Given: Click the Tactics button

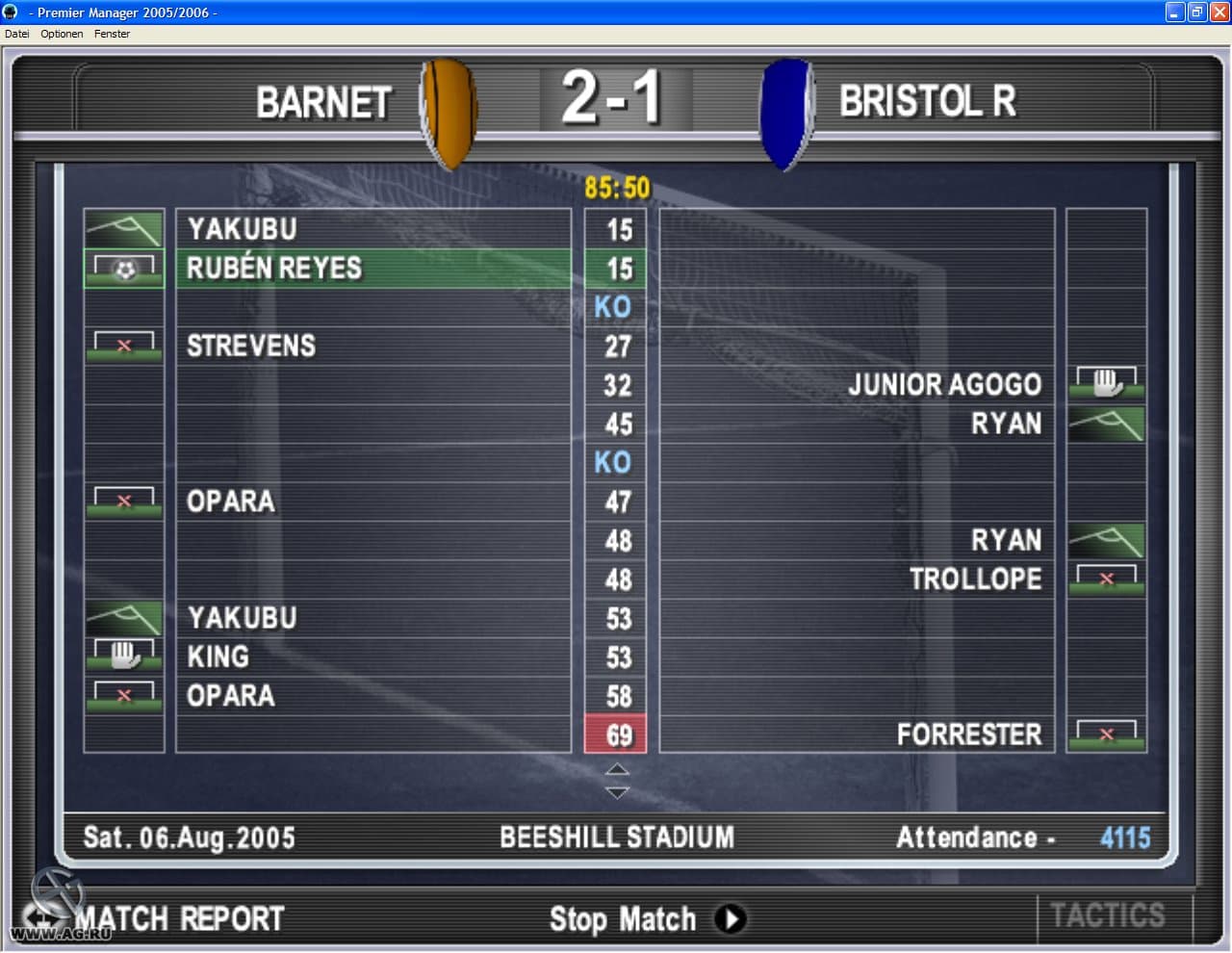Looking at the screenshot, I should pyautogui.click(x=1109, y=915).
